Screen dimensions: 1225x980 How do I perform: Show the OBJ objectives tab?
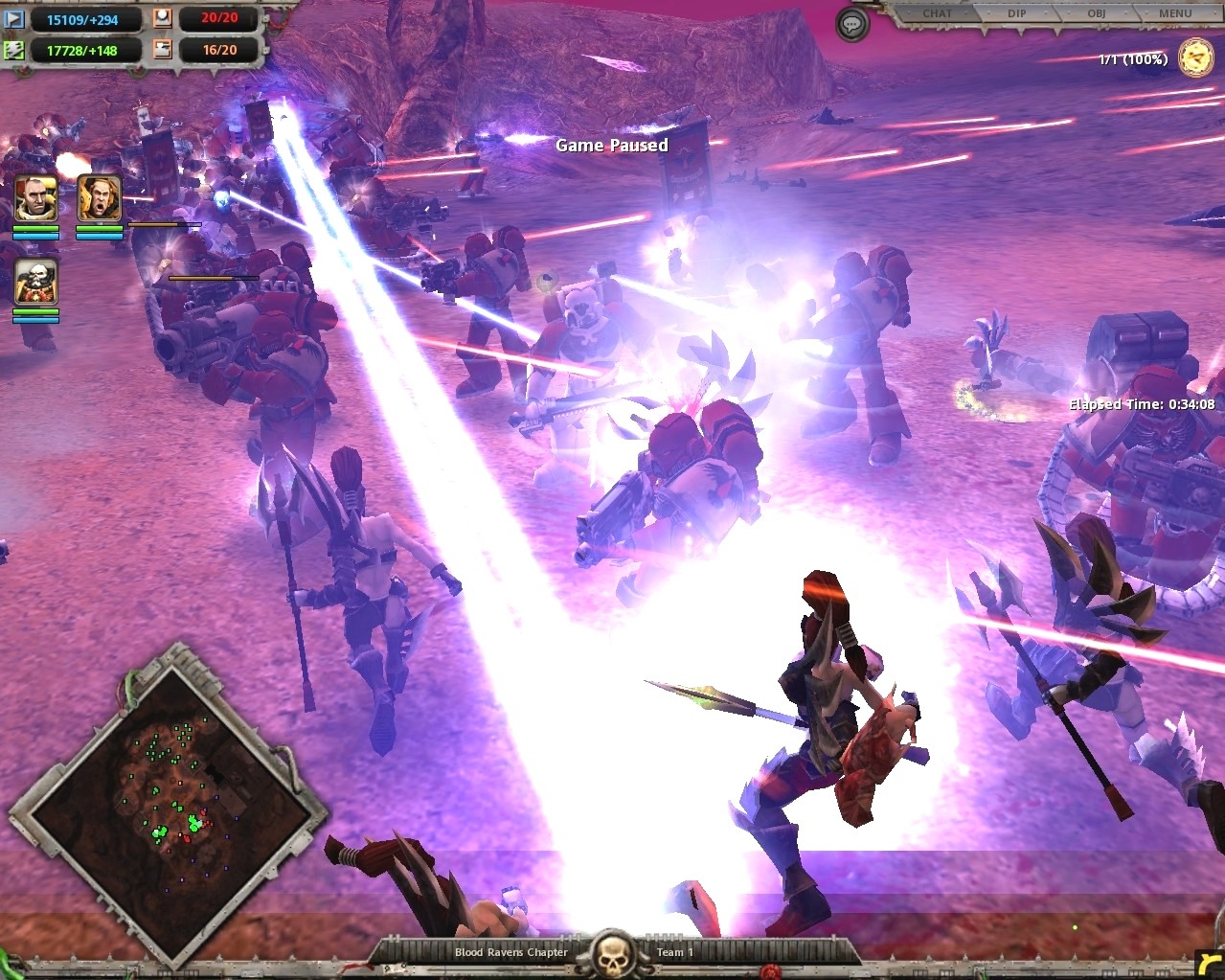click(1096, 13)
